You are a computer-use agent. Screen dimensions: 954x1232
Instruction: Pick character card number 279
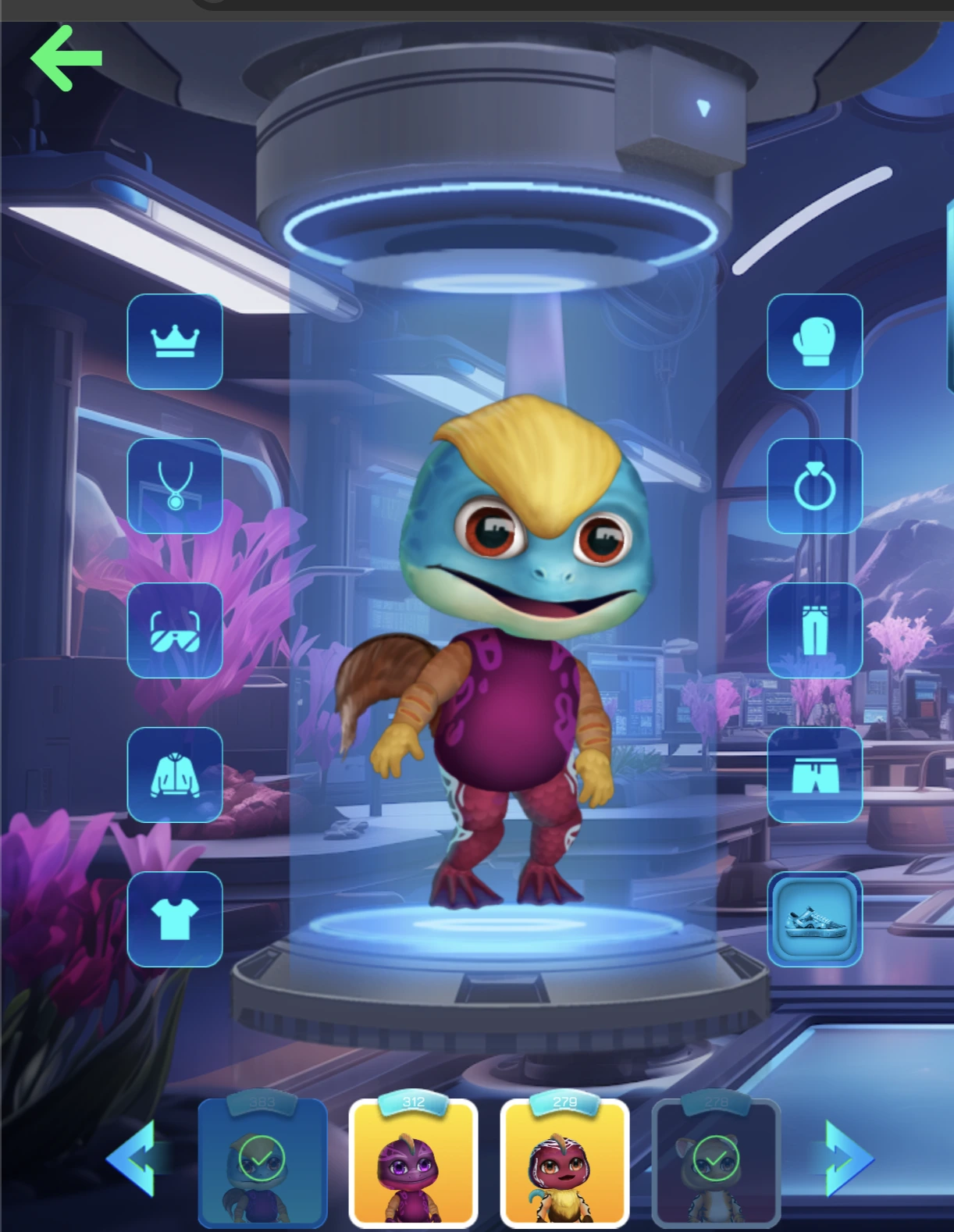tap(564, 1163)
